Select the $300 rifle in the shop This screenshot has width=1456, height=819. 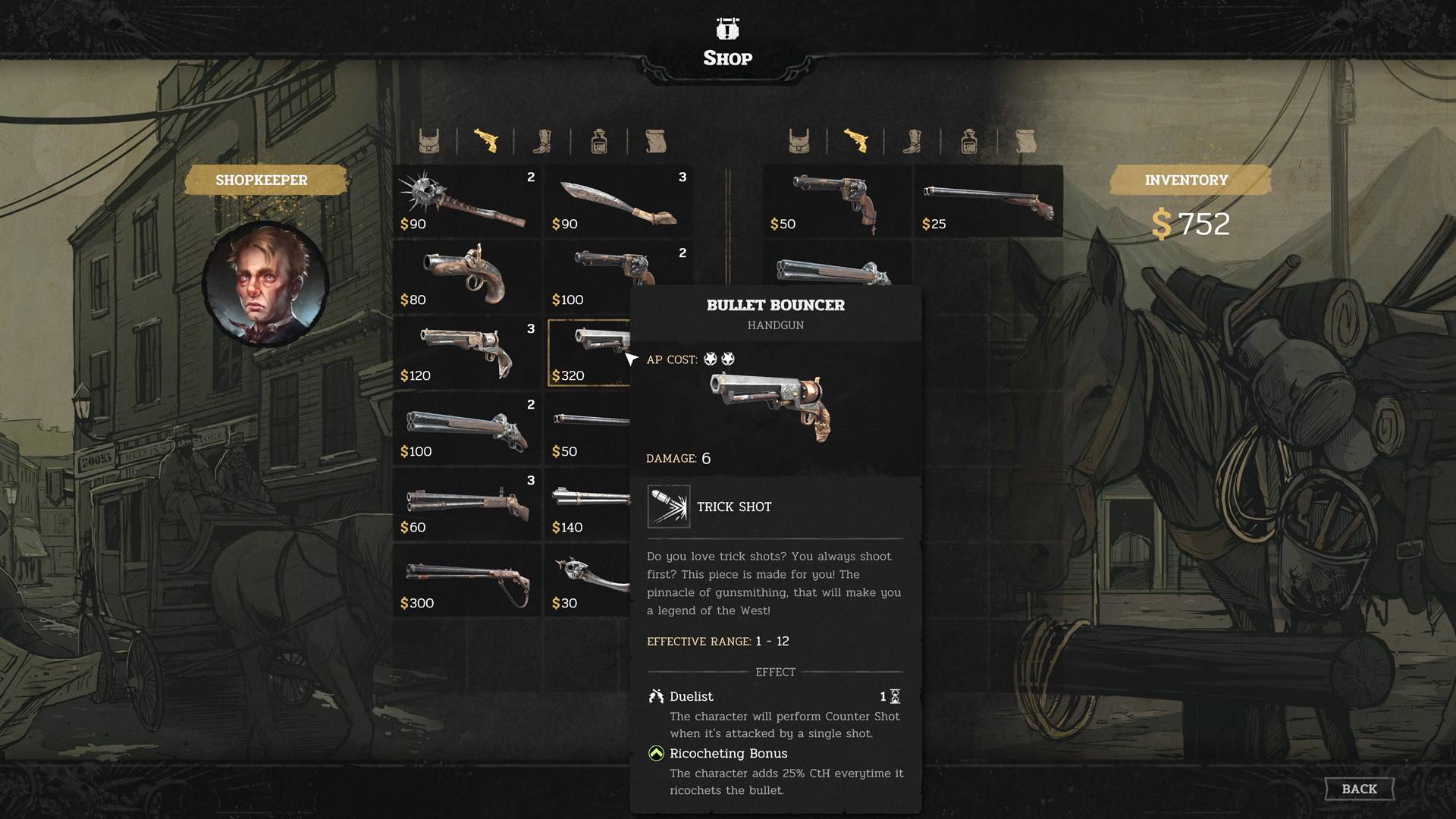[466, 580]
